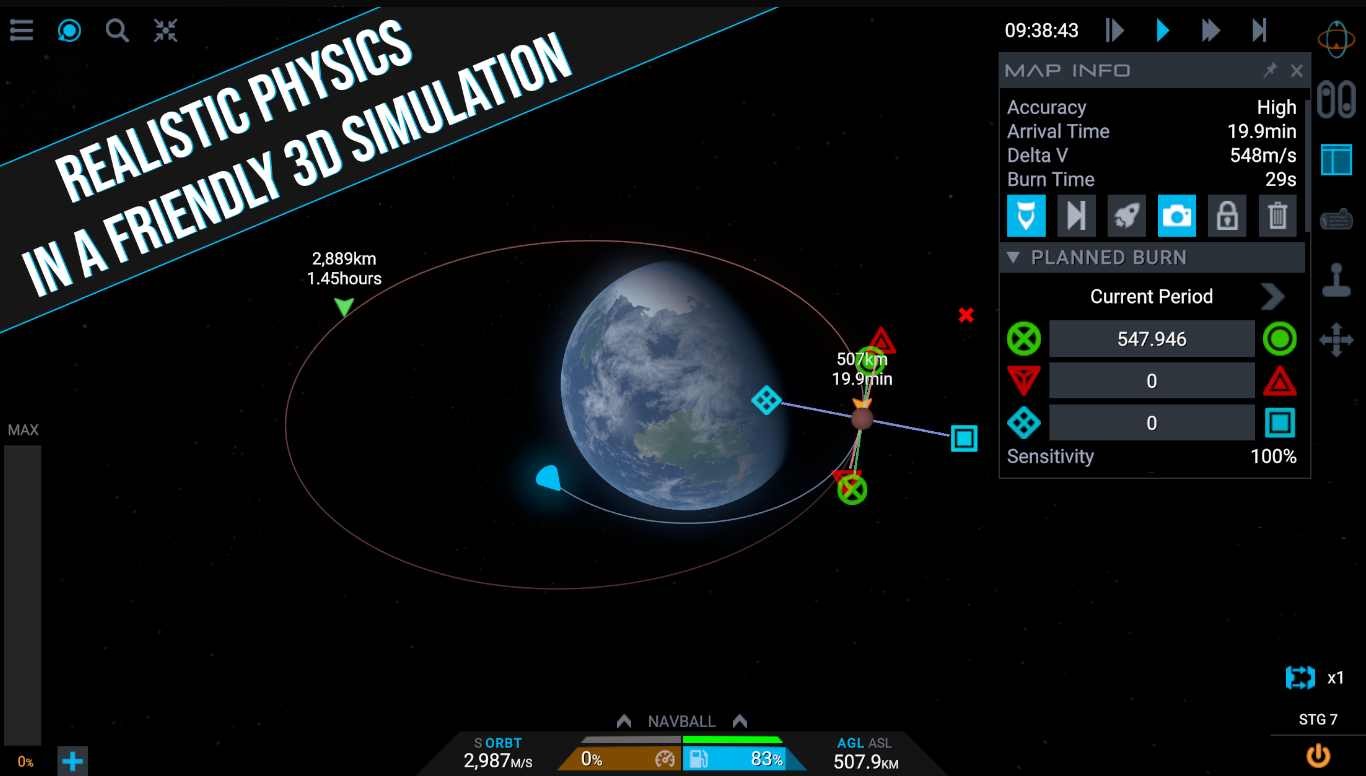Open the hamburger menu

pos(21,30)
